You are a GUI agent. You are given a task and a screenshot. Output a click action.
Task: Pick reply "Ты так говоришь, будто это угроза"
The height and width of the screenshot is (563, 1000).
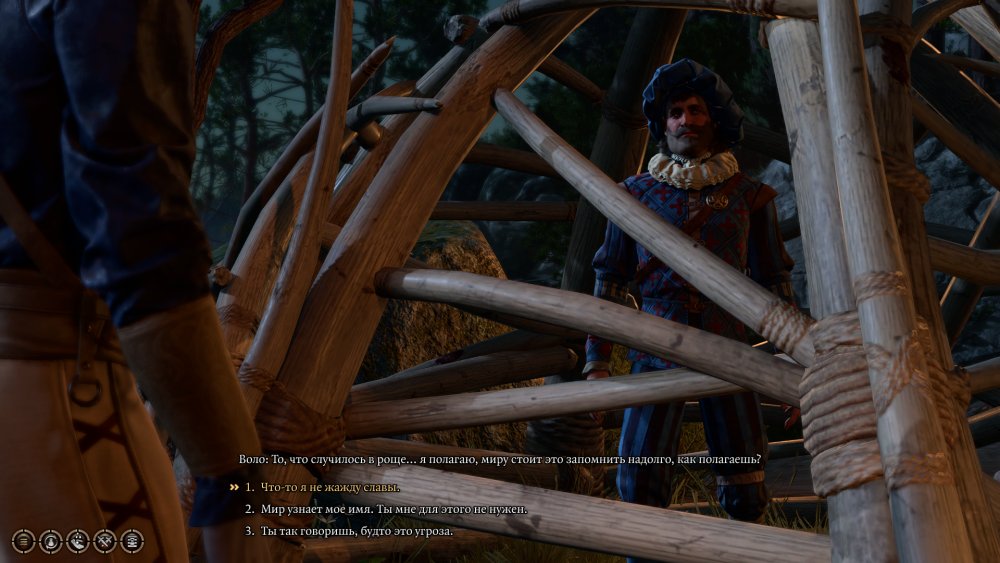click(x=357, y=531)
